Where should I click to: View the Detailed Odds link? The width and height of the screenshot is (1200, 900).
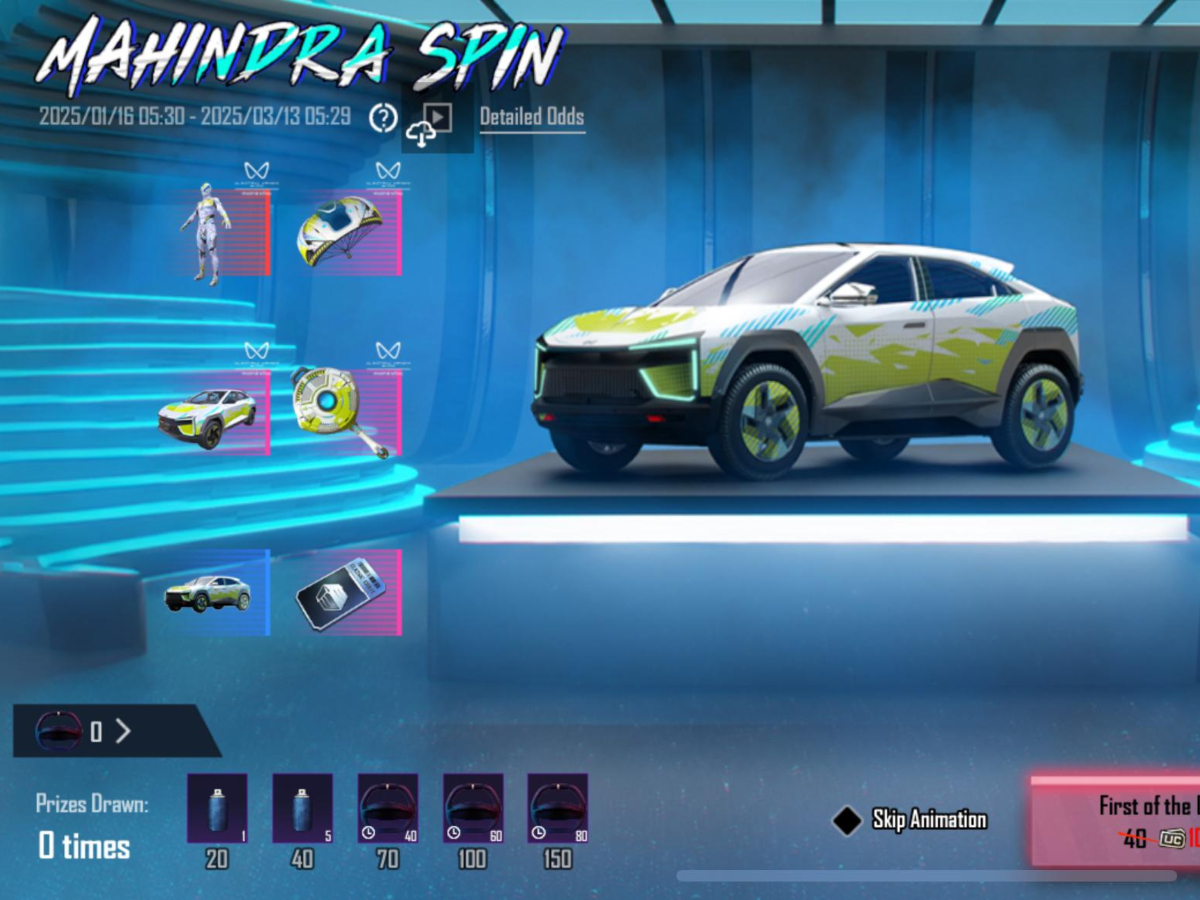(532, 118)
